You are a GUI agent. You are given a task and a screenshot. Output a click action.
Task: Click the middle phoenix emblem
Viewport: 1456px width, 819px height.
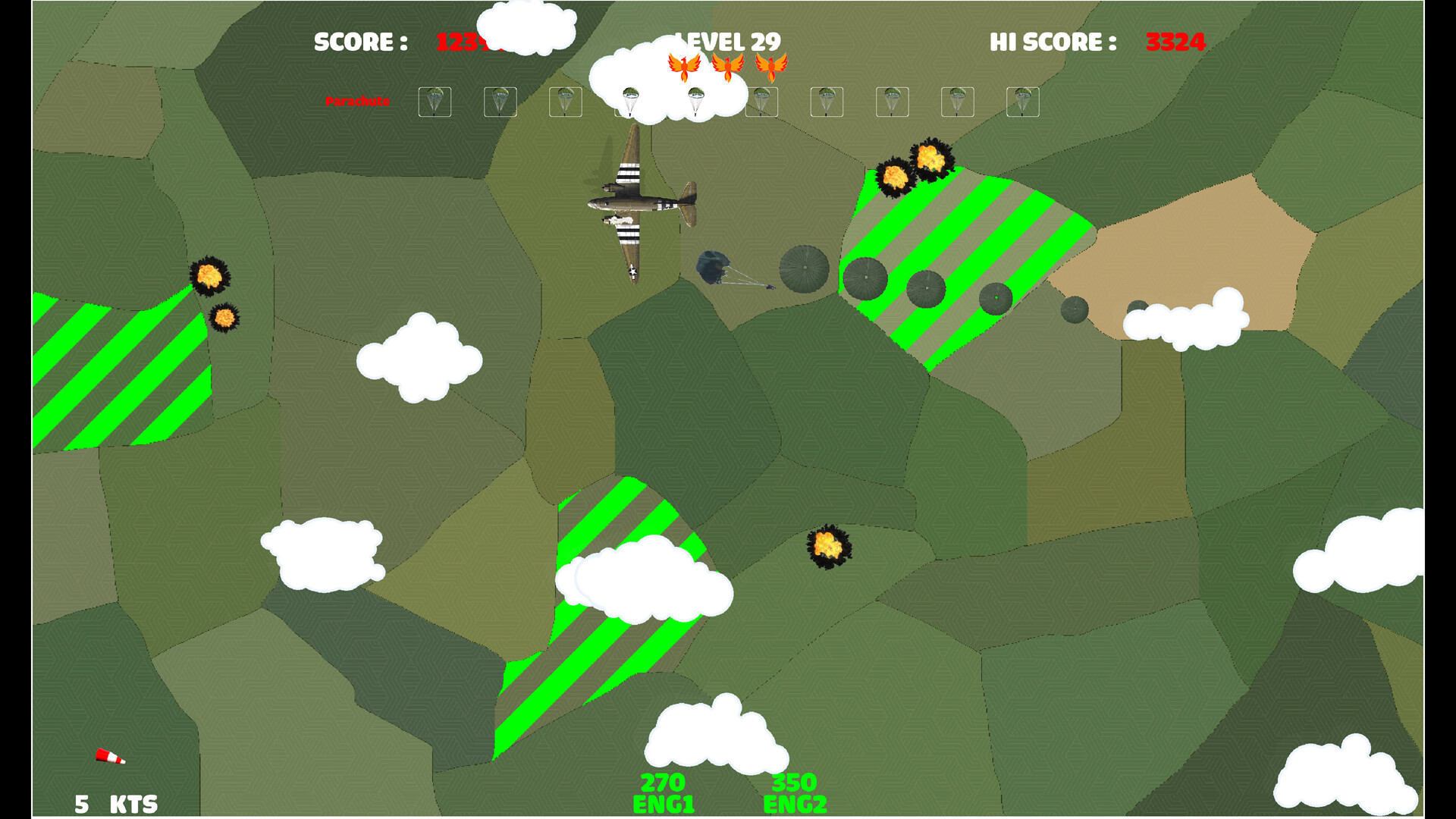pos(730,67)
